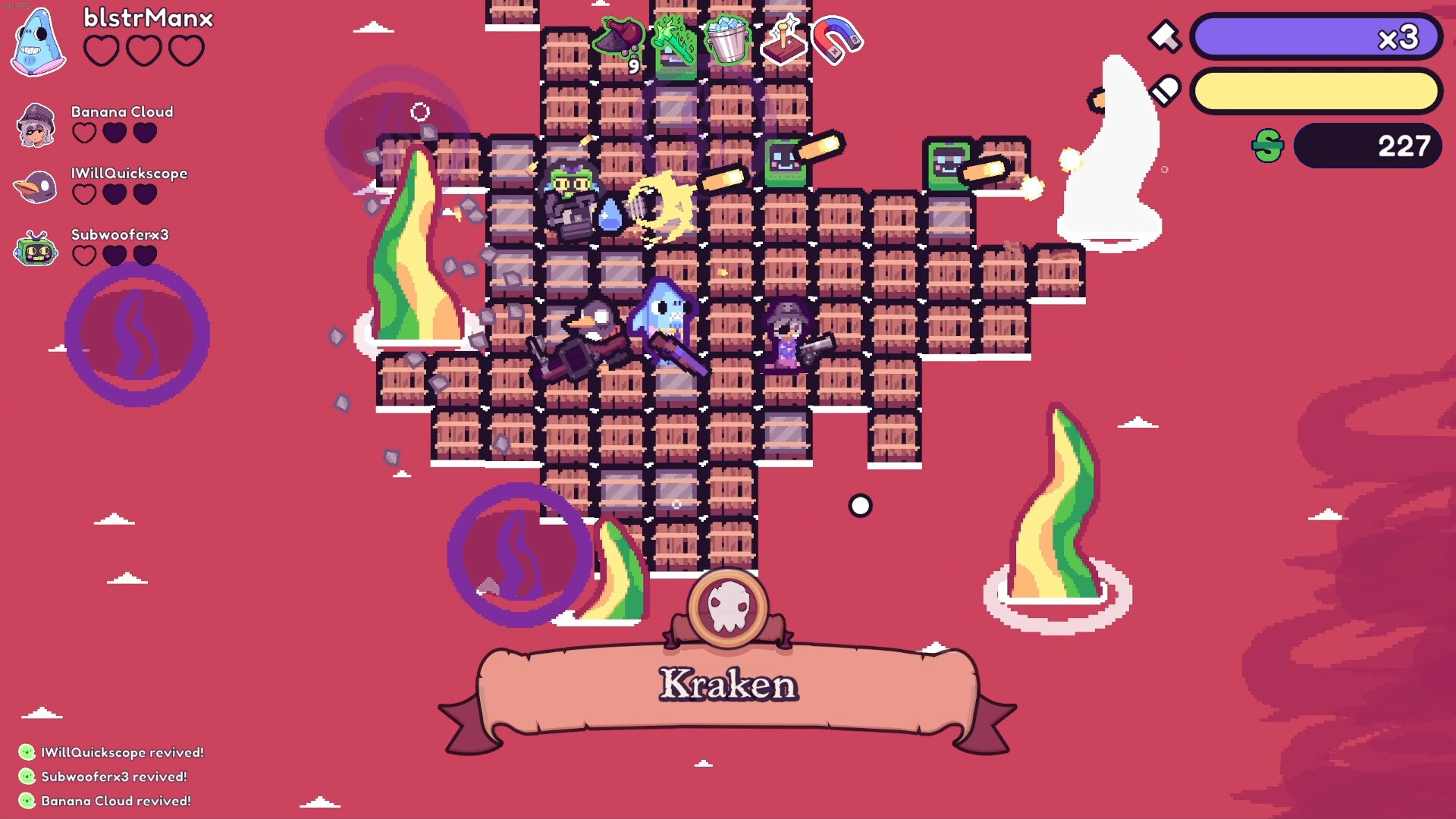
Task: Select IWillQuickscope's duck avatar
Action: tap(34, 187)
